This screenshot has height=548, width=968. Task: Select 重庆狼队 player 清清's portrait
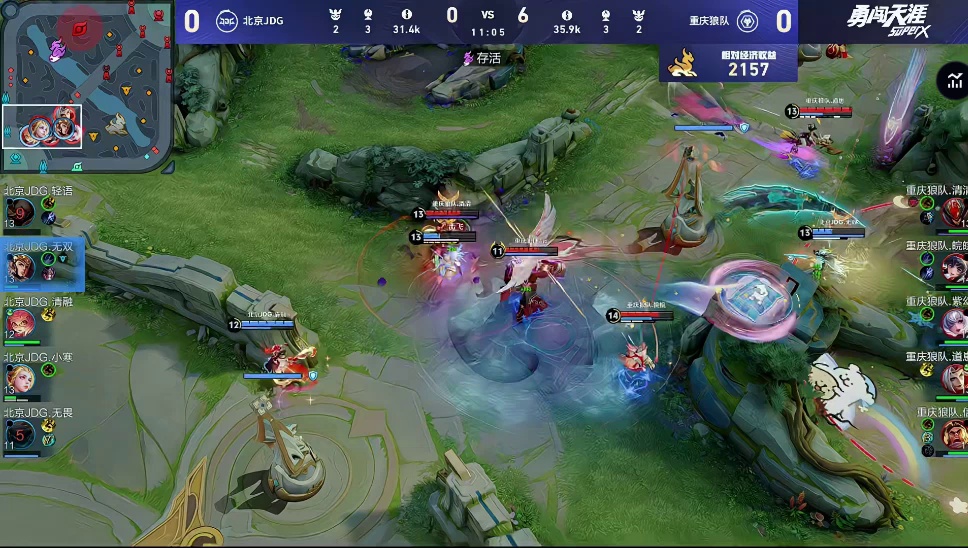953,212
